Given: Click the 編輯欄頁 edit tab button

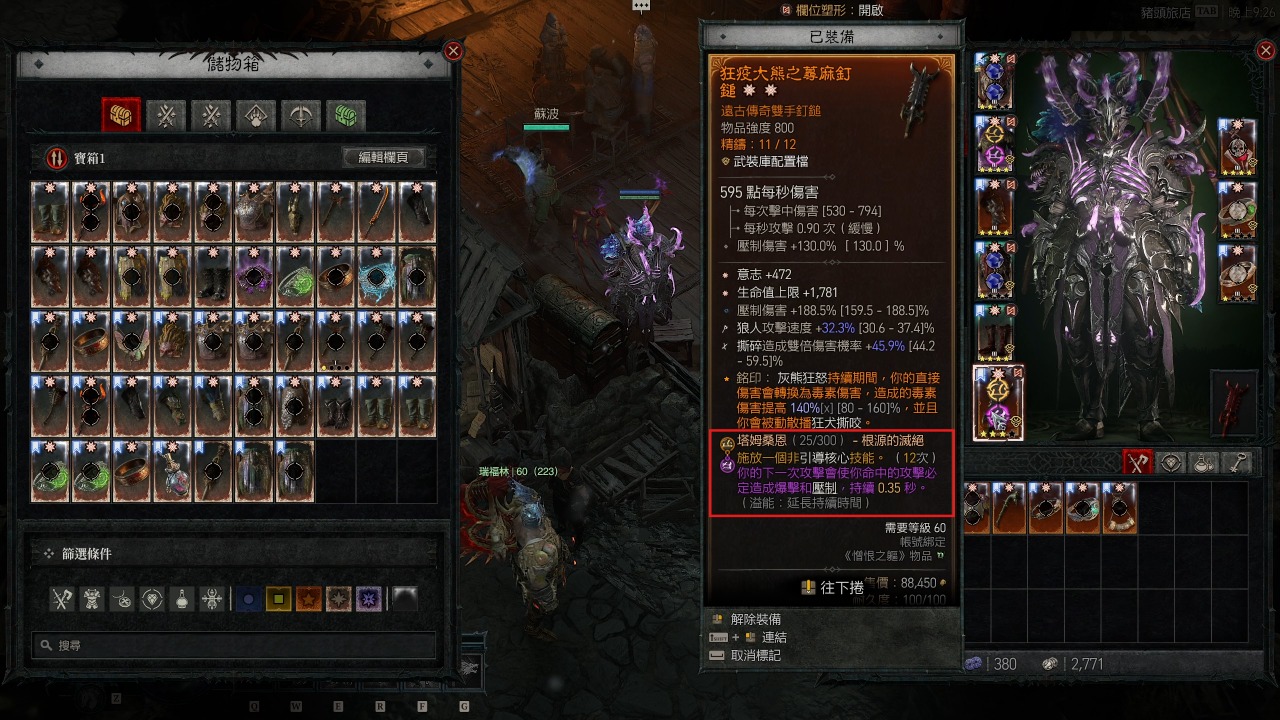Looking at the screenshot, I should click(x=384, y=158).
